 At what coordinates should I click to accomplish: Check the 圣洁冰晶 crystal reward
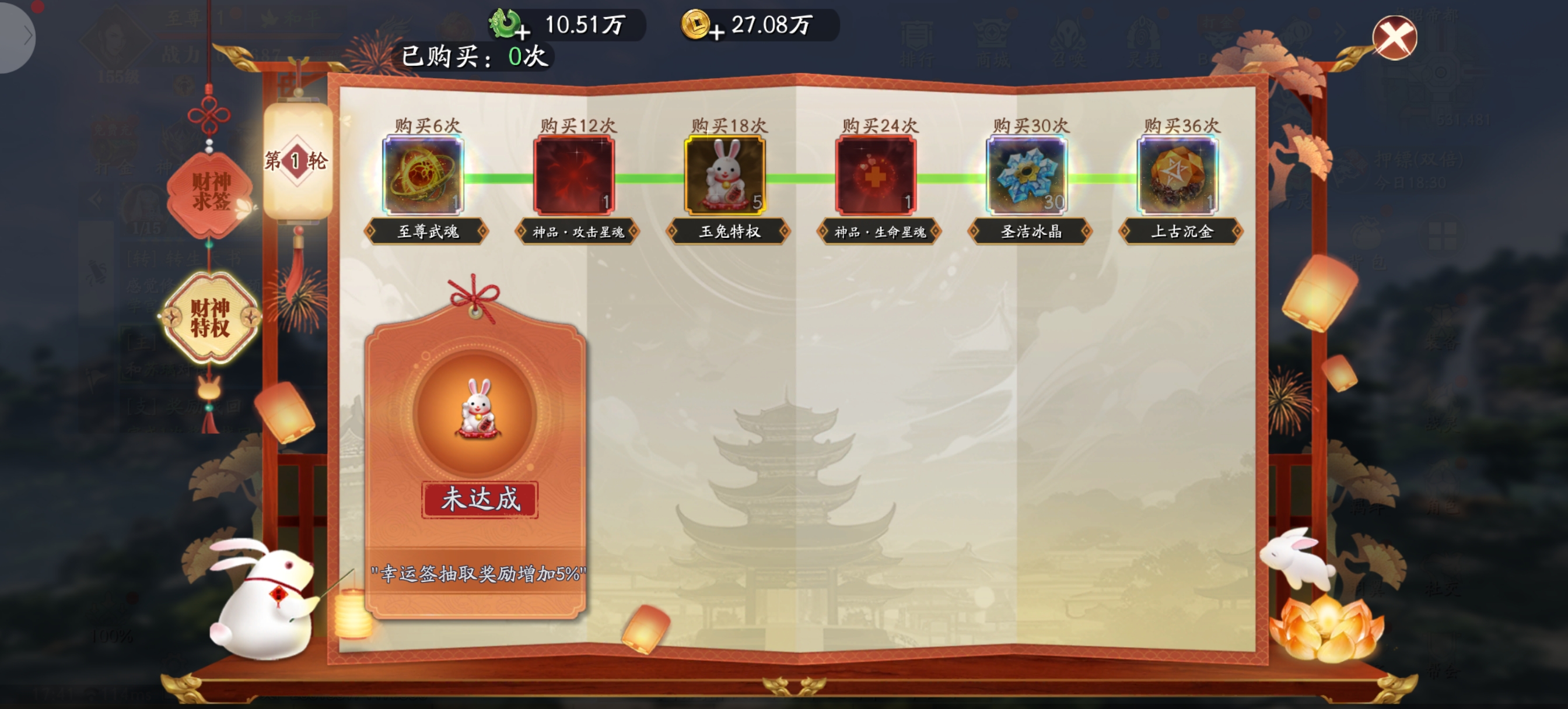[1026, 176]
